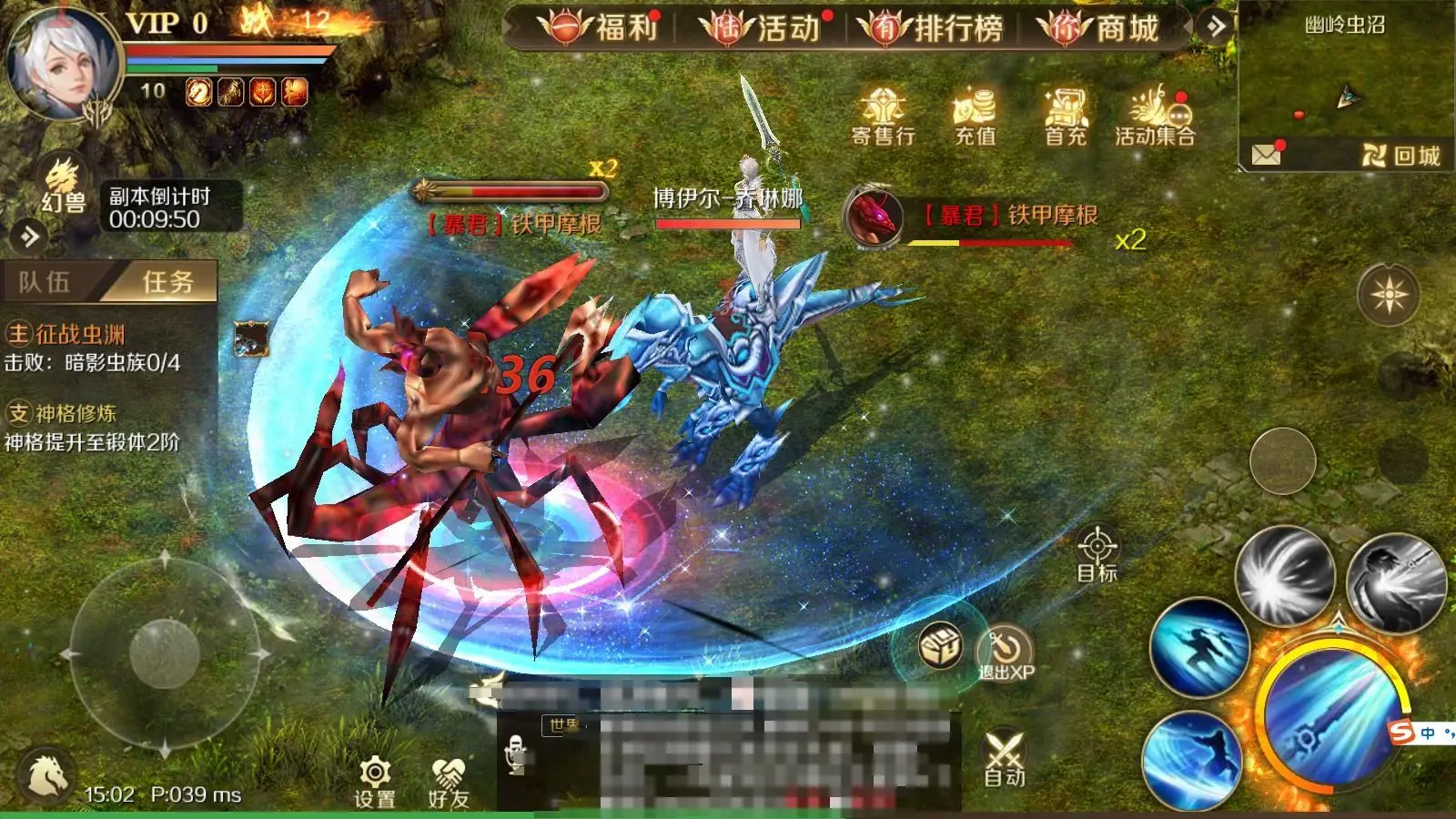The image size is (1456, 819).
Task: Open the 好友 friends list
Action: (448, 782)
